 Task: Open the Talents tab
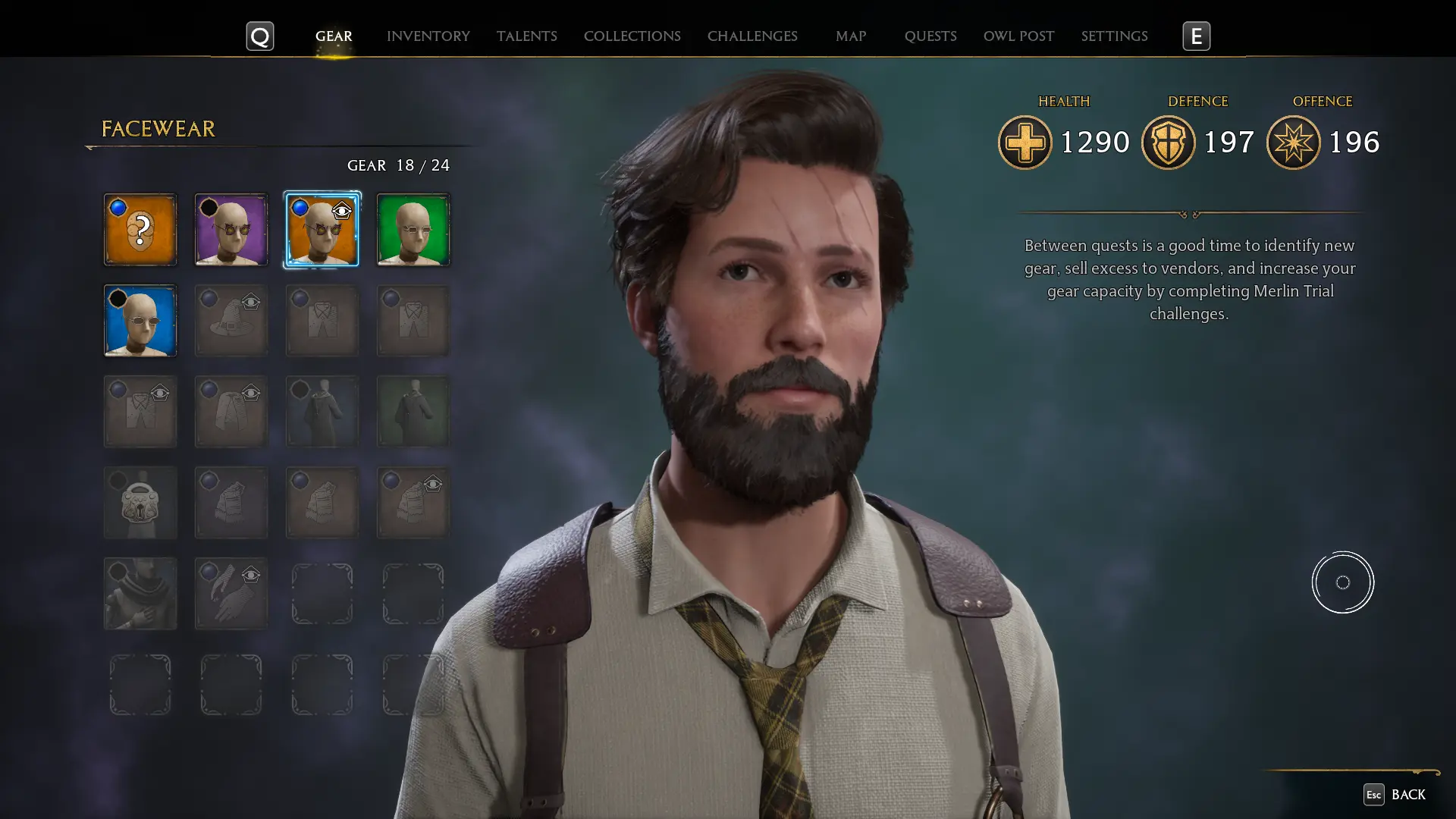point(526,36)
